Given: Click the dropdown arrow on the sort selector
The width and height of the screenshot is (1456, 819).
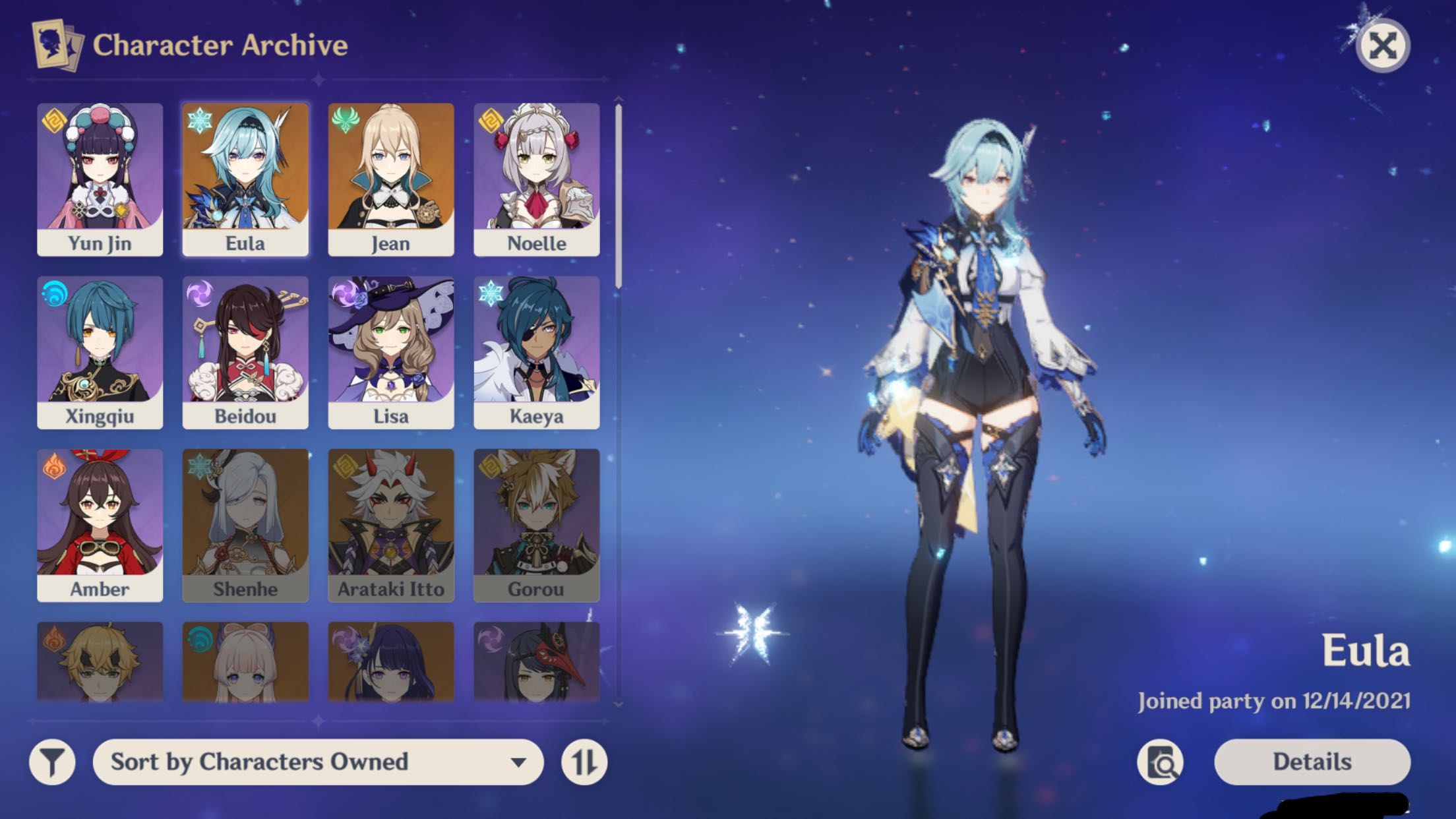Looking at the screenshot, I should [x=520, y=762].
